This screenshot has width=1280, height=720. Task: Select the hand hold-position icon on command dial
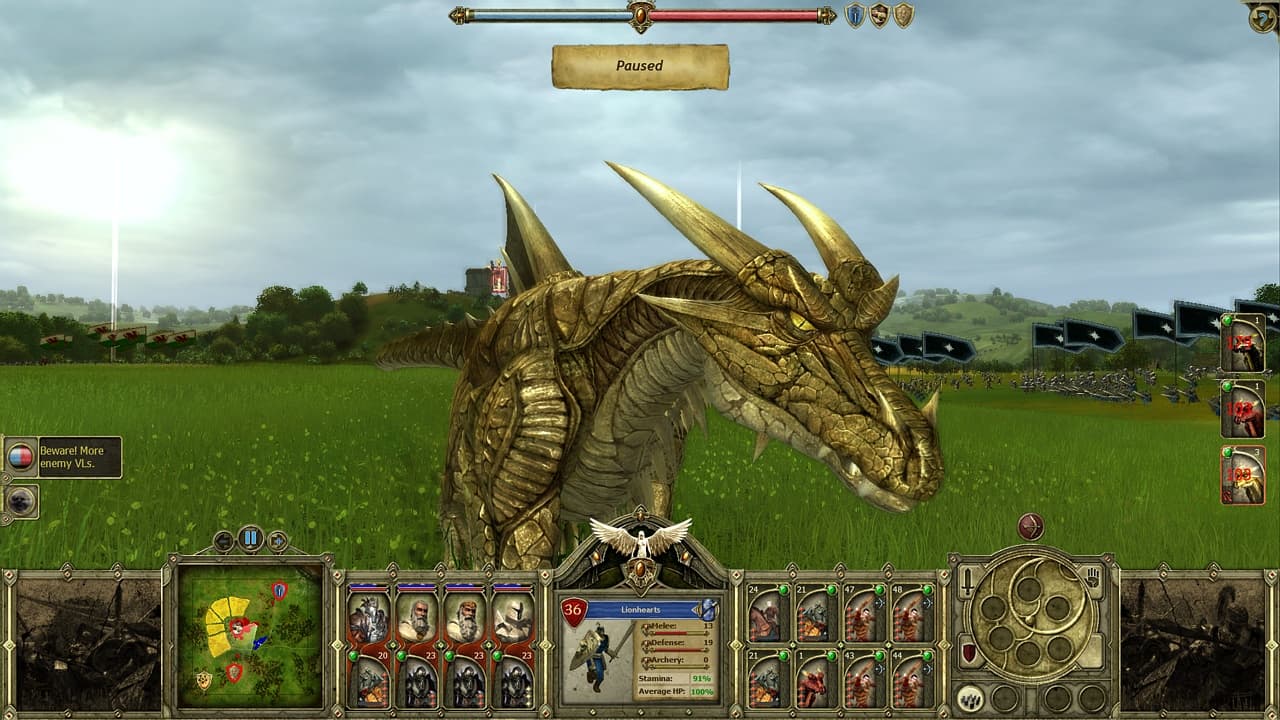[1092, 577]
